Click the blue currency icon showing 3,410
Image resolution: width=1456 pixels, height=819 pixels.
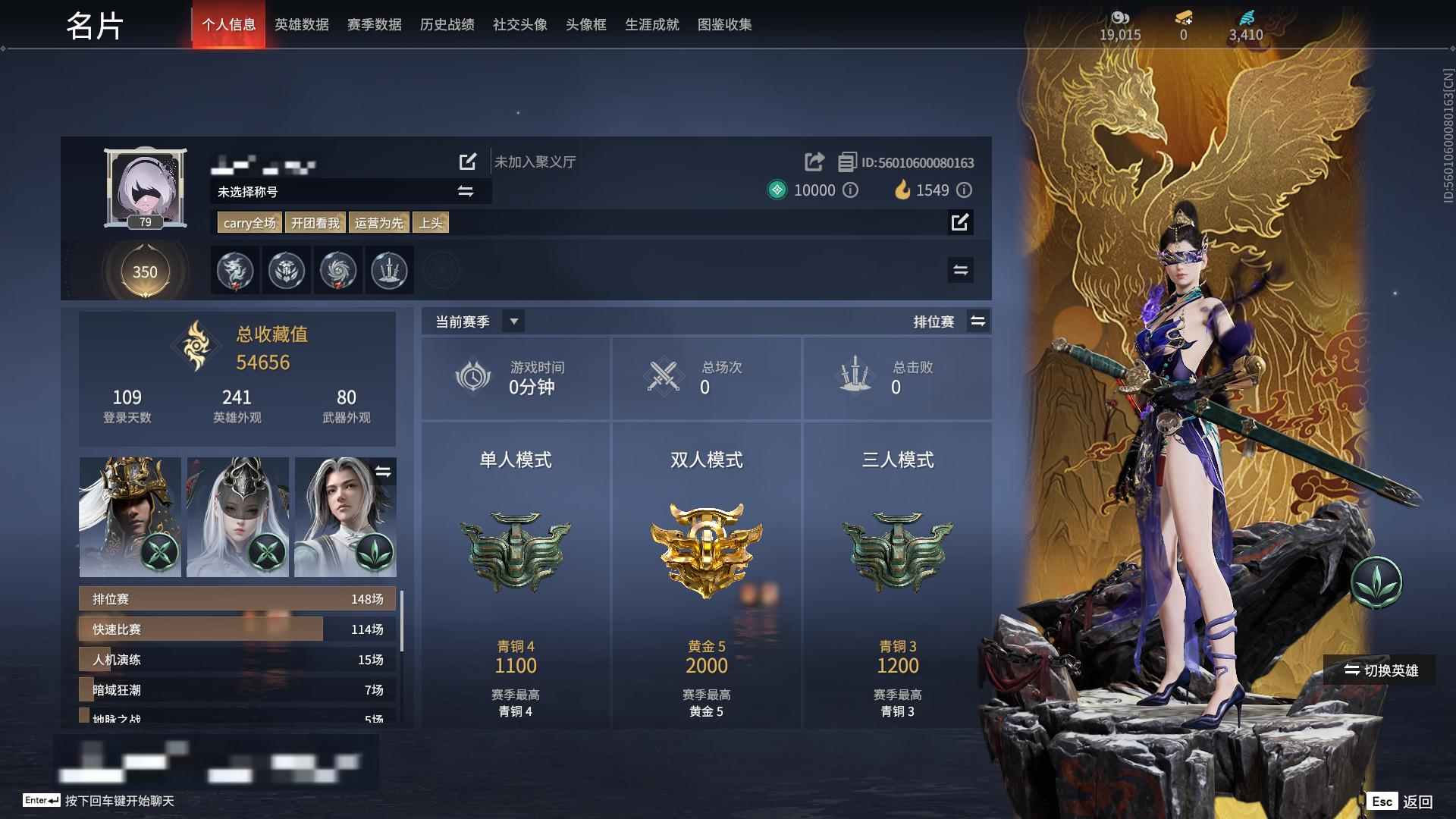click(1246, 17)
